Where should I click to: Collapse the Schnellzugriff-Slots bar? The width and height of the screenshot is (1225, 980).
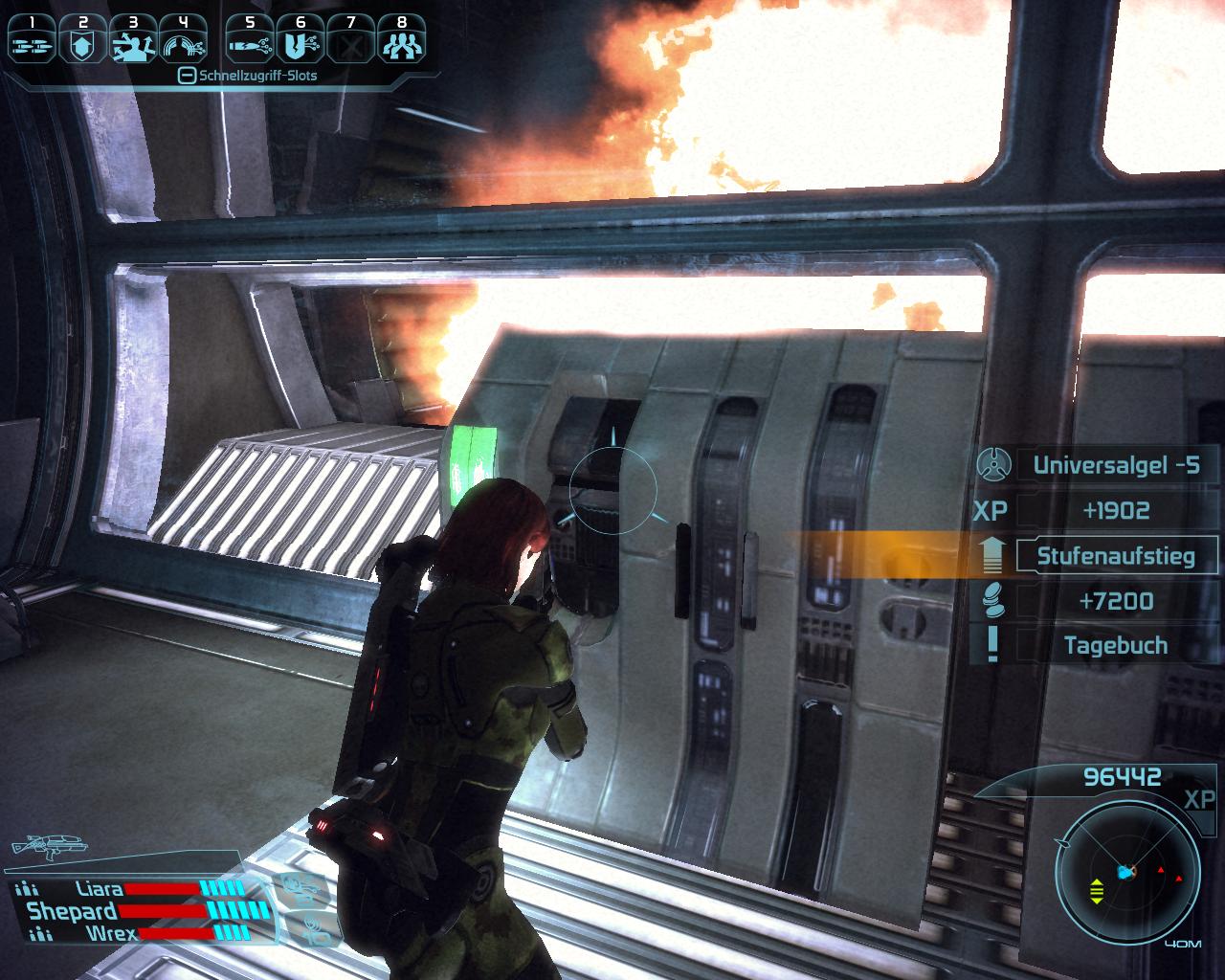click(x=188, y=76)
